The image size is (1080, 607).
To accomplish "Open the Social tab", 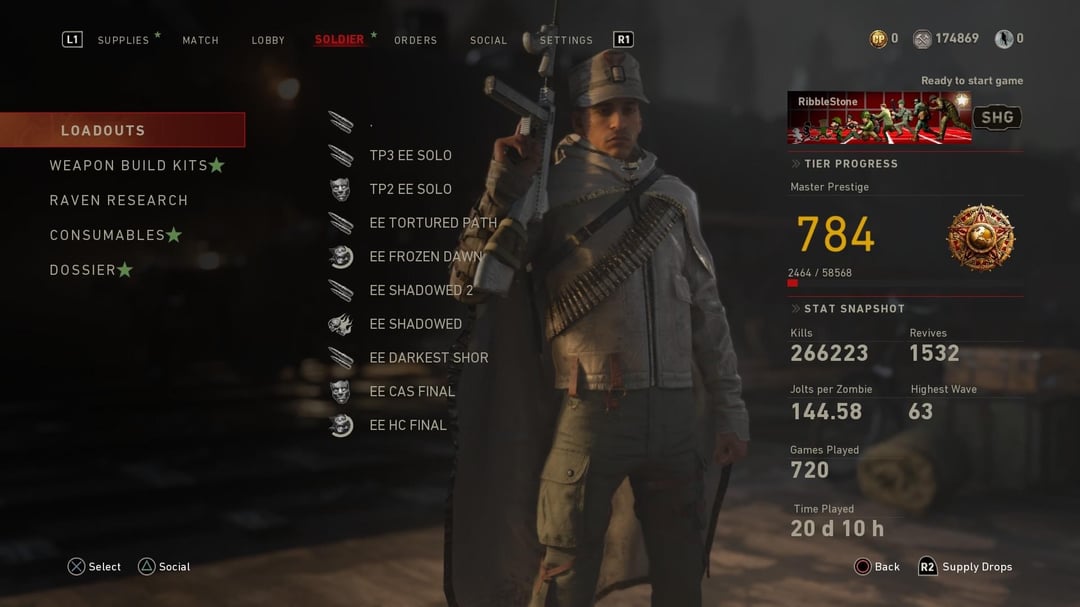I will (488, 40).
